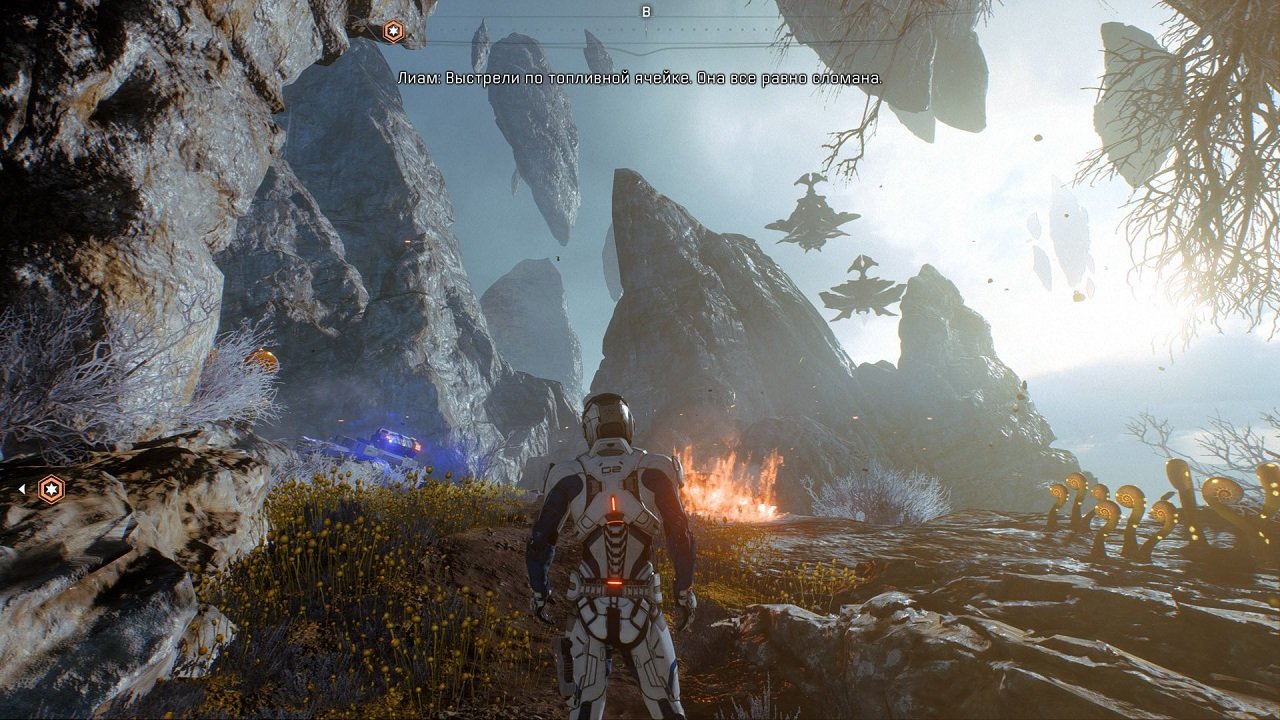Click the hexagonal objective marker near the top-left
This screenshot has width=1280, height=720.
click(395, 31)
